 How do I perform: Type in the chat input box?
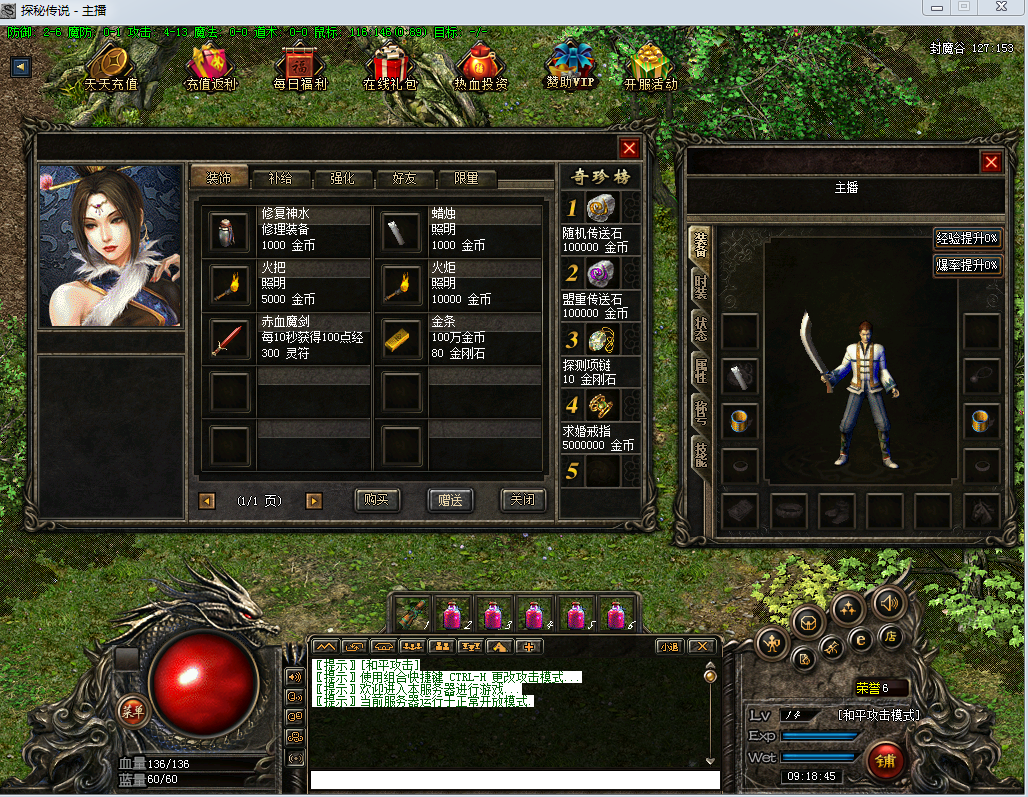(514, 779)
